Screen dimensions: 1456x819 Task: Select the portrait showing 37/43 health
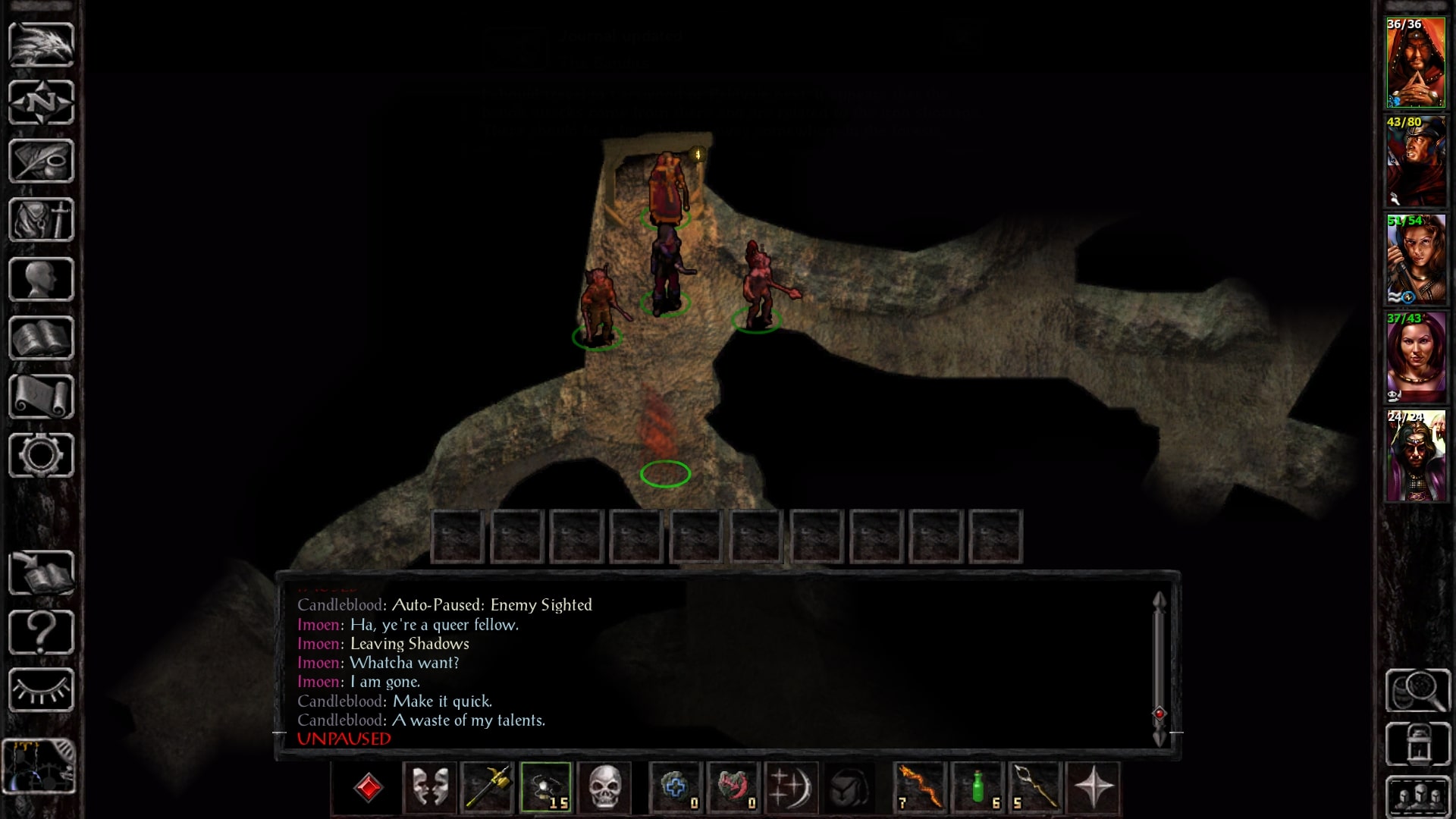tap(1416, 358)
